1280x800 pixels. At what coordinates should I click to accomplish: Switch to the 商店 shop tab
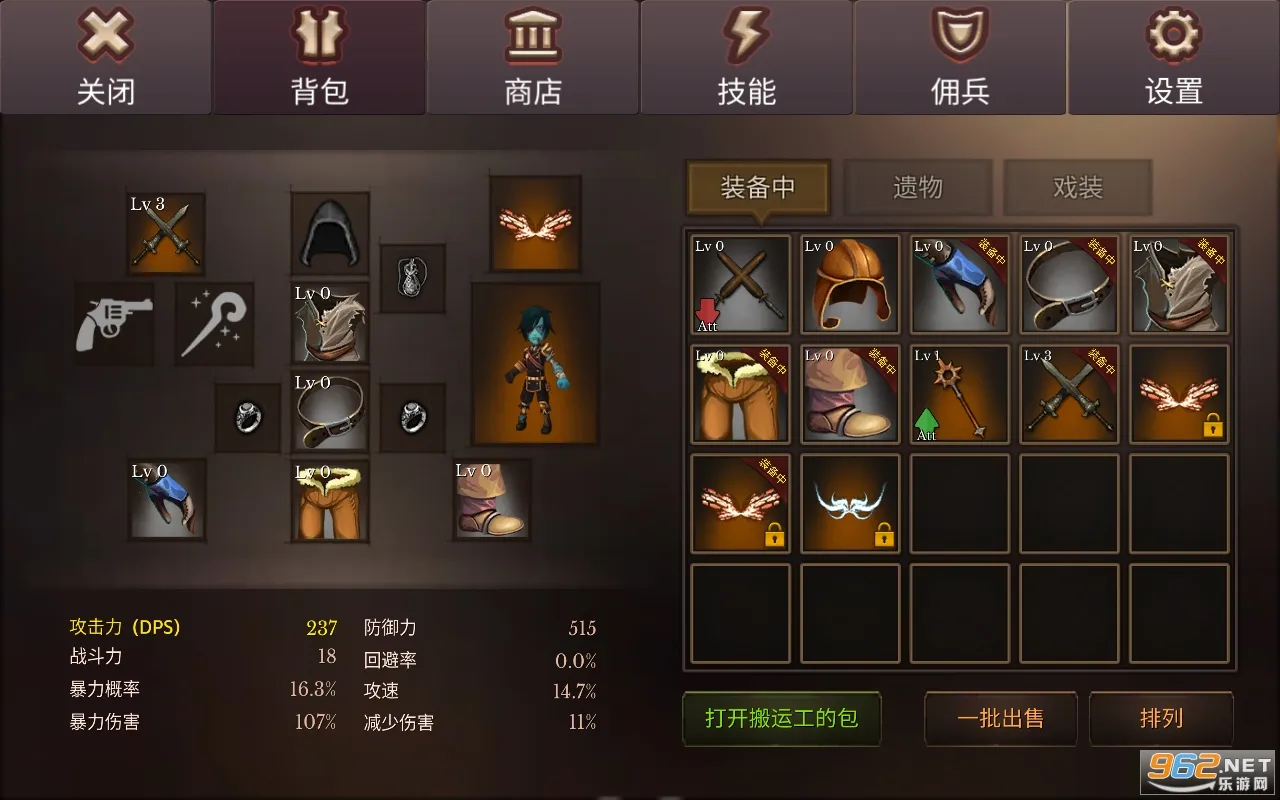pyautogui.click(x=533, y=57)
